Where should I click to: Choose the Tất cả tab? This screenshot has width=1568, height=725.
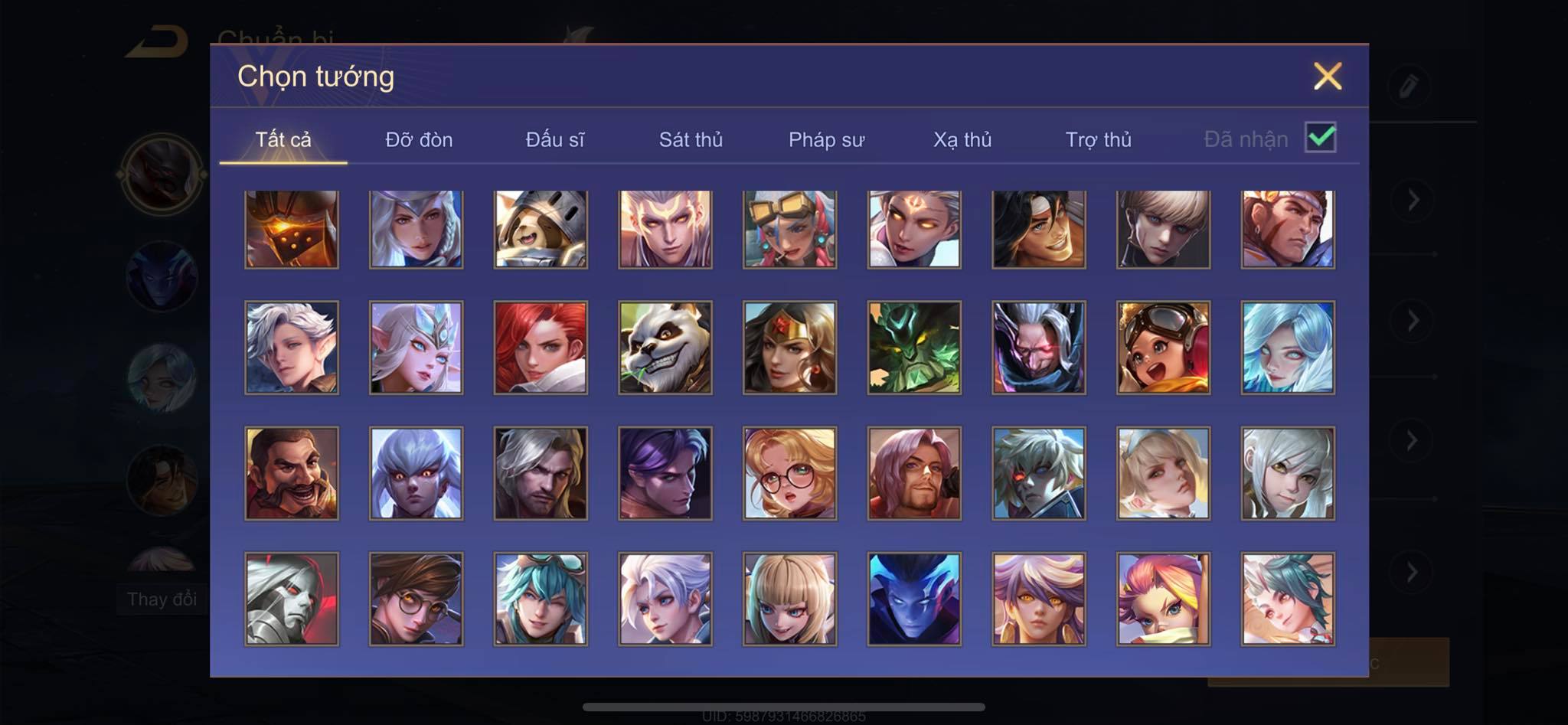(283, 139)
